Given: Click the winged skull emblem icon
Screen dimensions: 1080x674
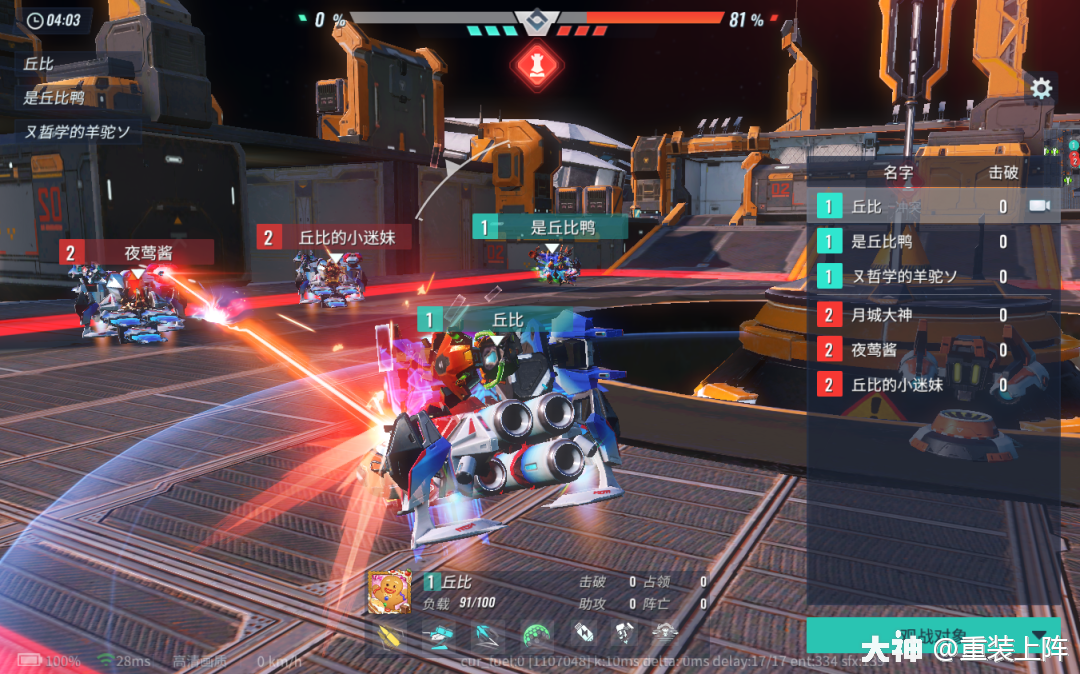Looking at the screenshot, I should 665,632.
